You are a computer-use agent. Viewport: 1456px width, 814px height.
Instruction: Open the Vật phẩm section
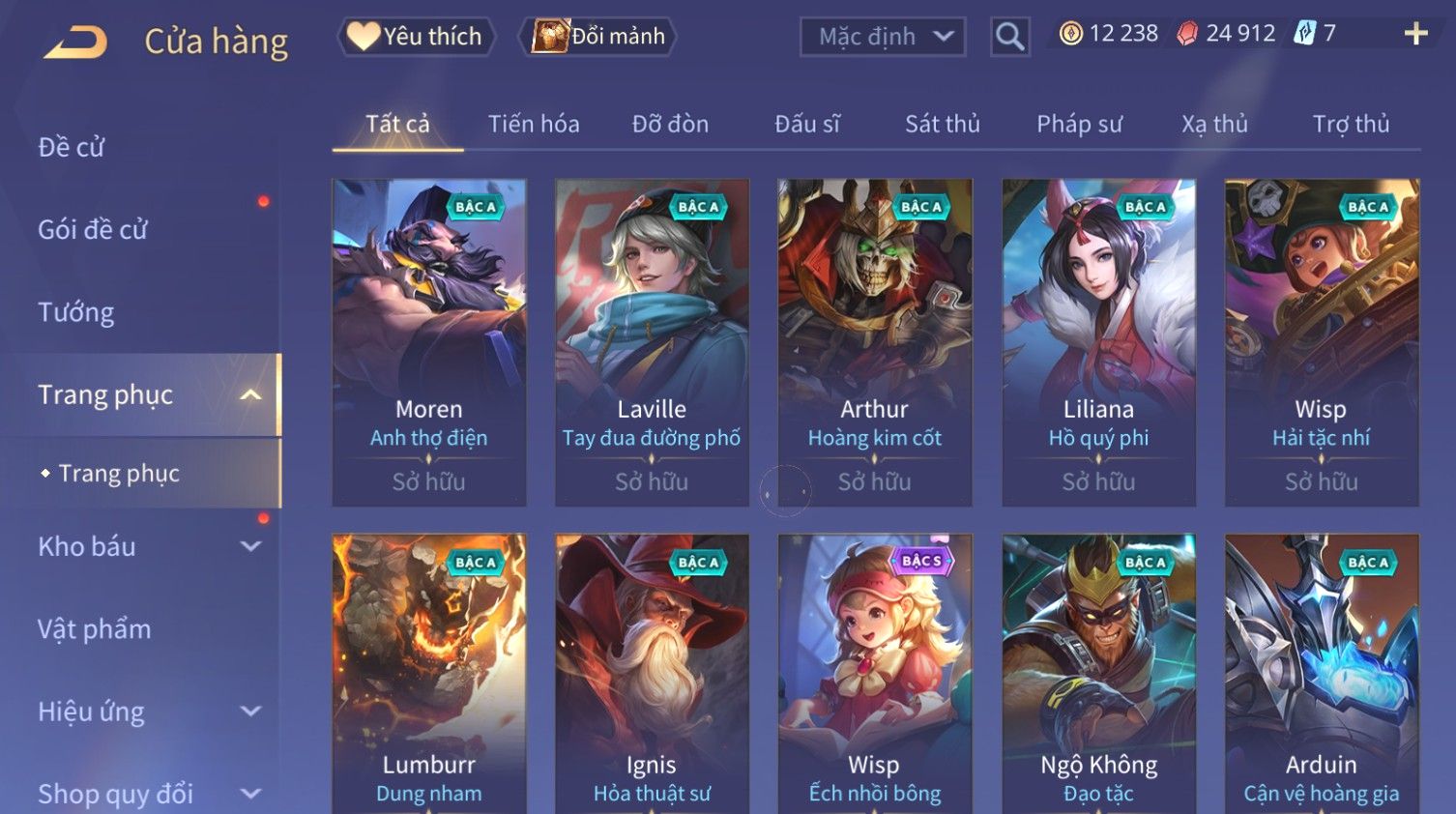click(95, 629)
